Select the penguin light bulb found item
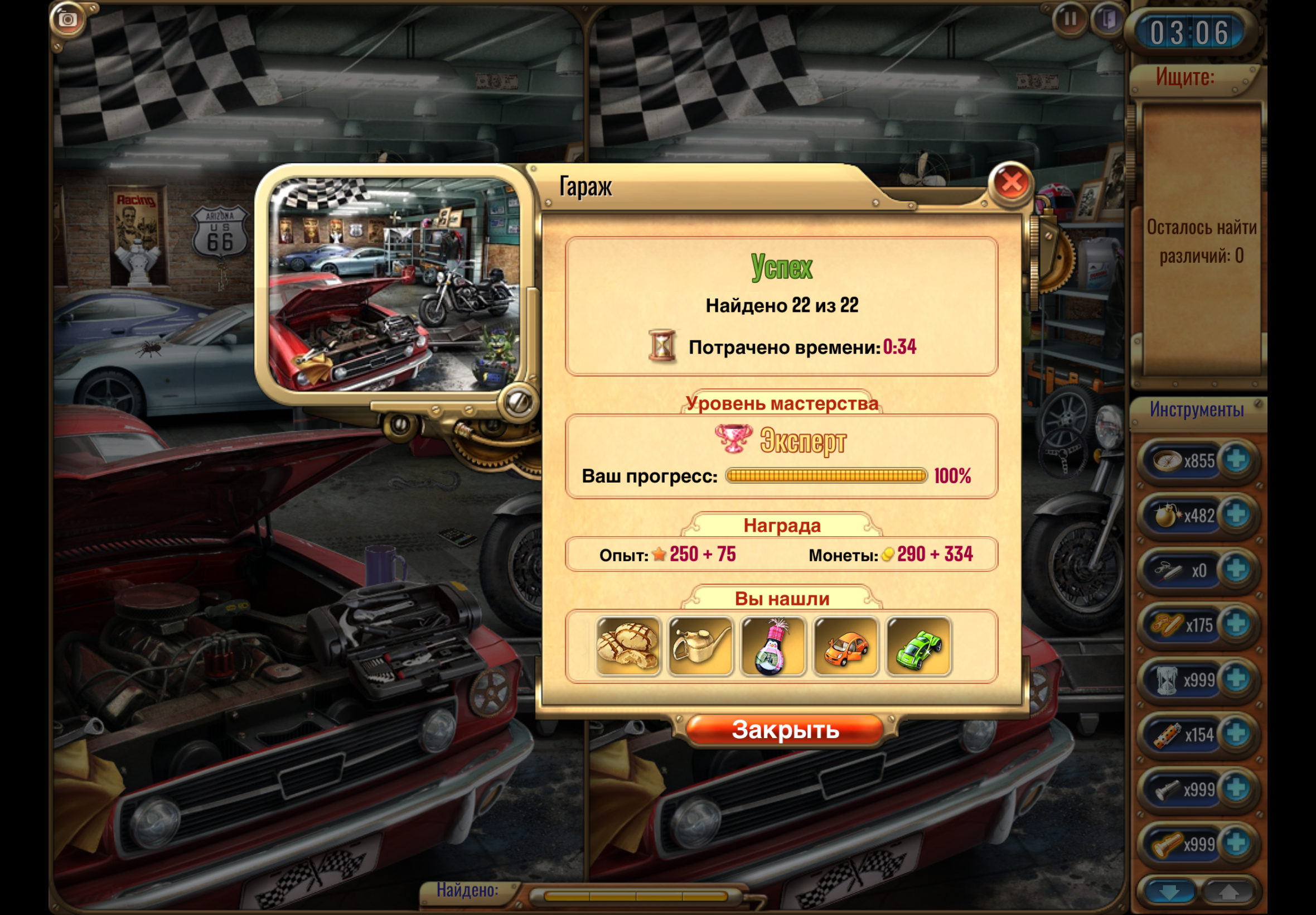The image size is (1316, 915). pyautogui.click(x=773, y=647)
